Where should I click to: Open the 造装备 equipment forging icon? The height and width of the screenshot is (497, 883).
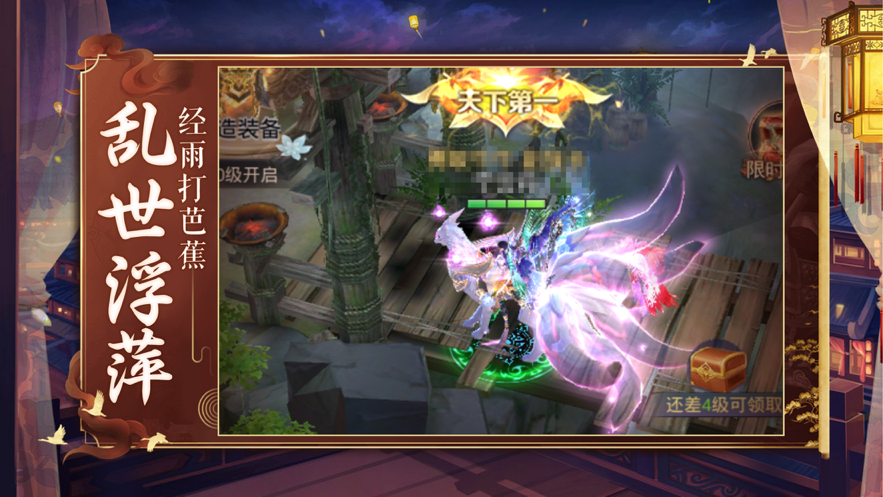240,99
